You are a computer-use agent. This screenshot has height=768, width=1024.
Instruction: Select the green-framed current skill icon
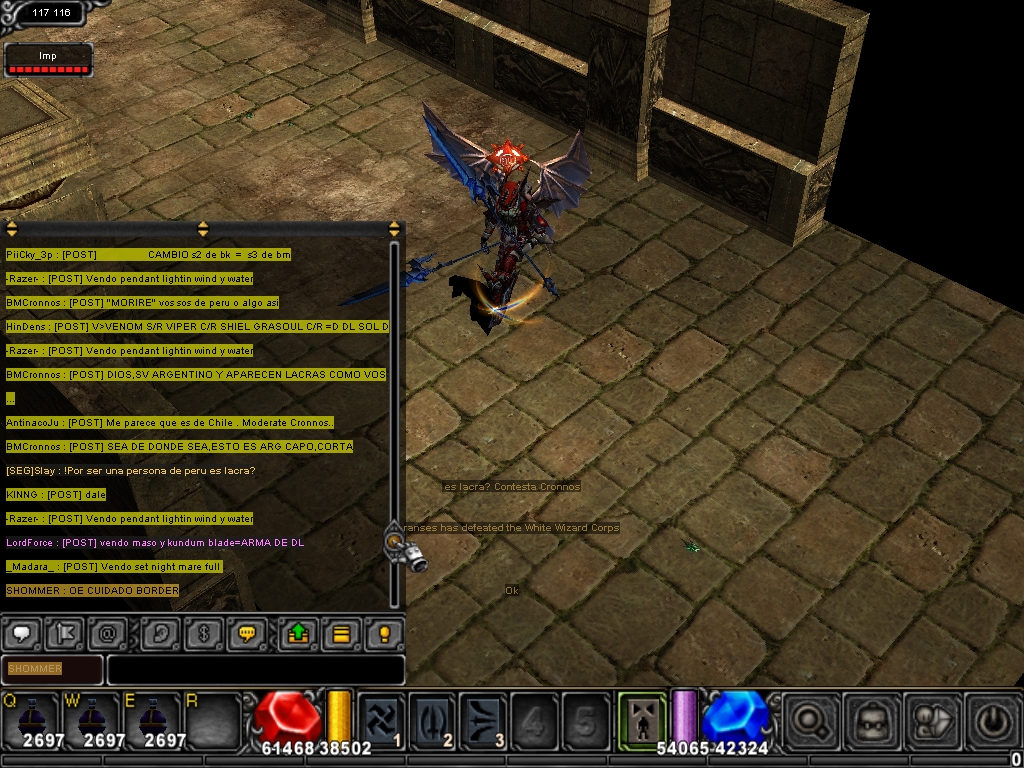[640, 716]
